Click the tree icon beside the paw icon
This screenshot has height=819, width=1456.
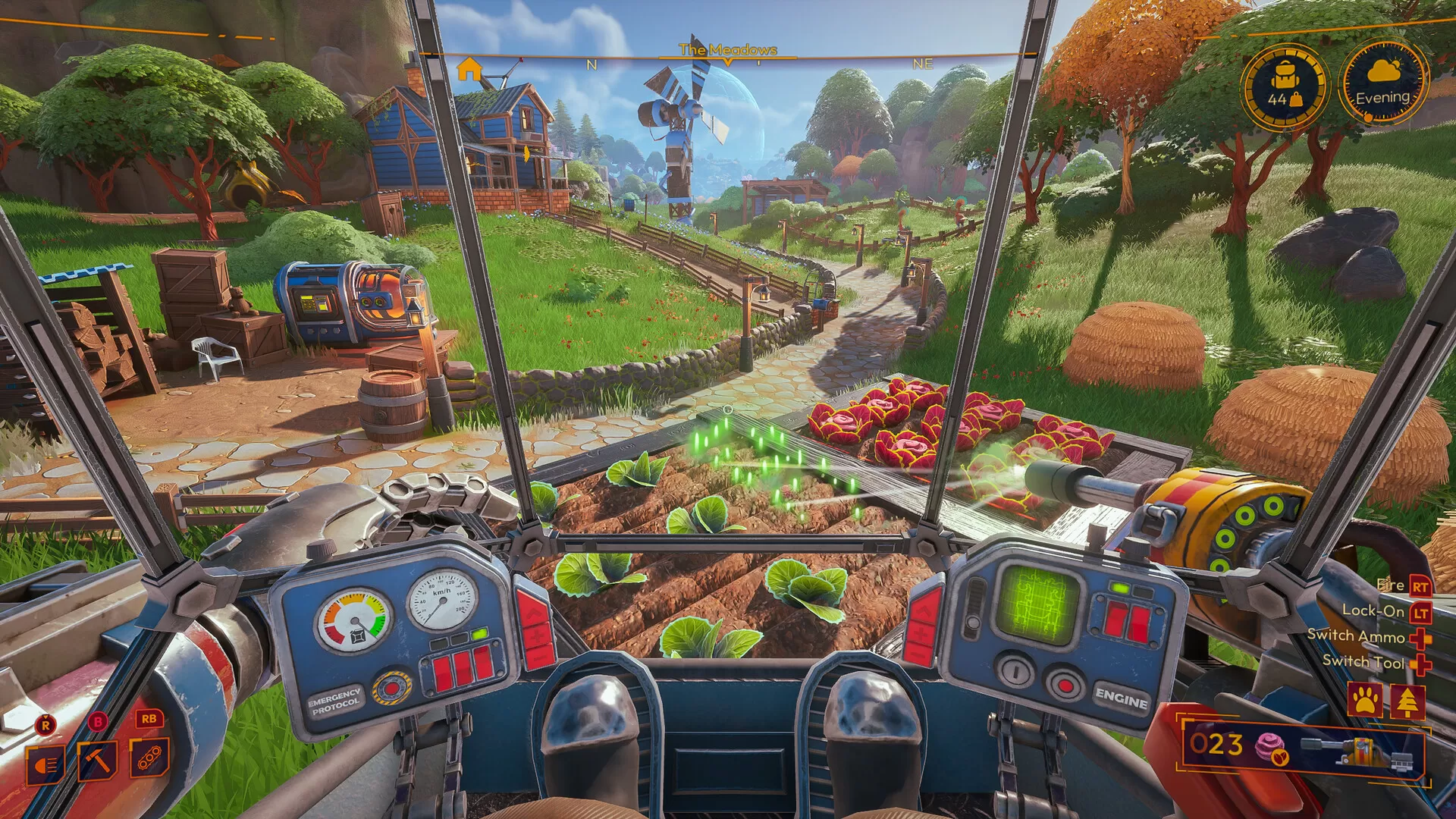[1407, 702]
